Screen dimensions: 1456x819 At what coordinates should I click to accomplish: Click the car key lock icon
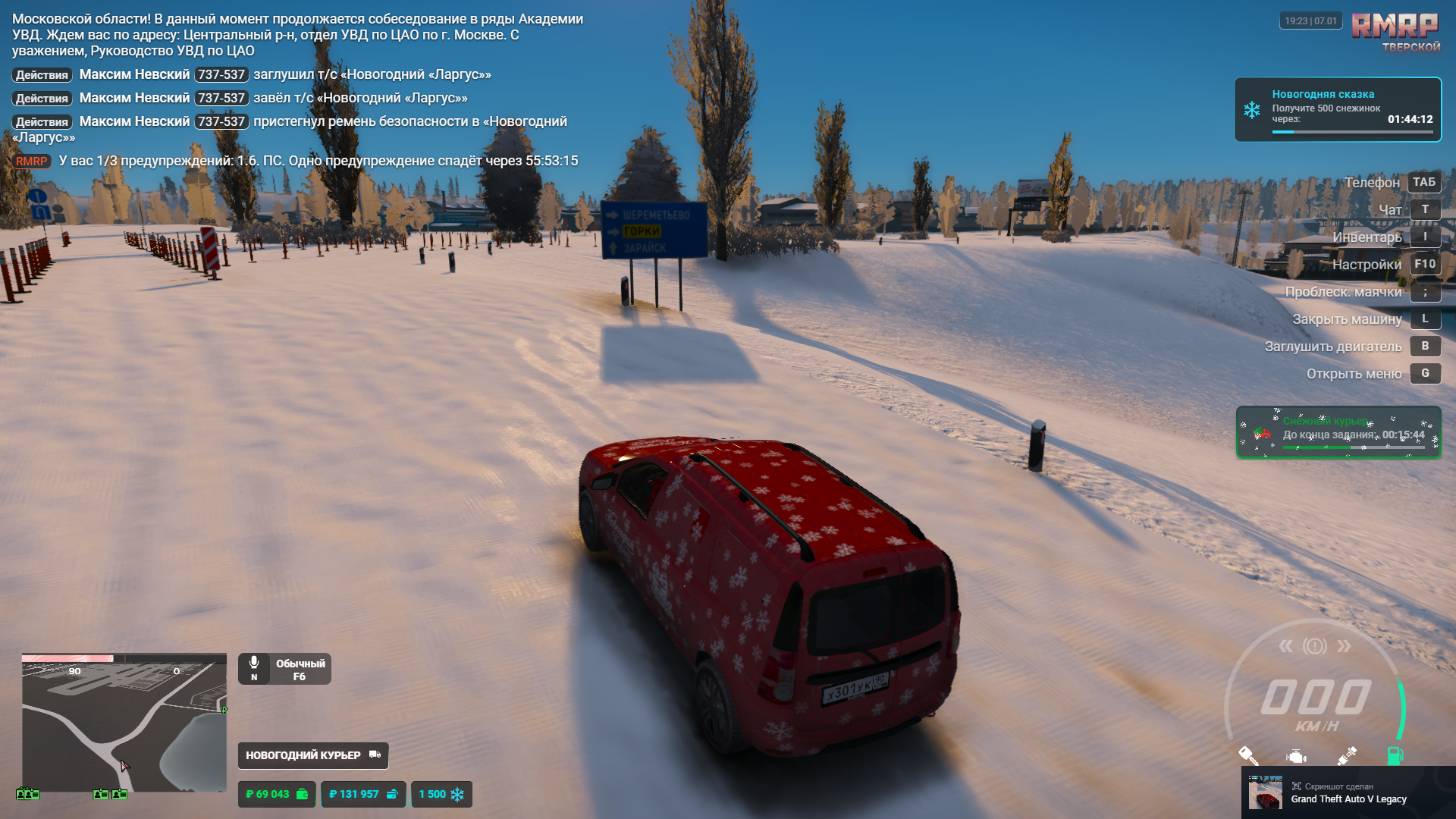coord(1248,755)
